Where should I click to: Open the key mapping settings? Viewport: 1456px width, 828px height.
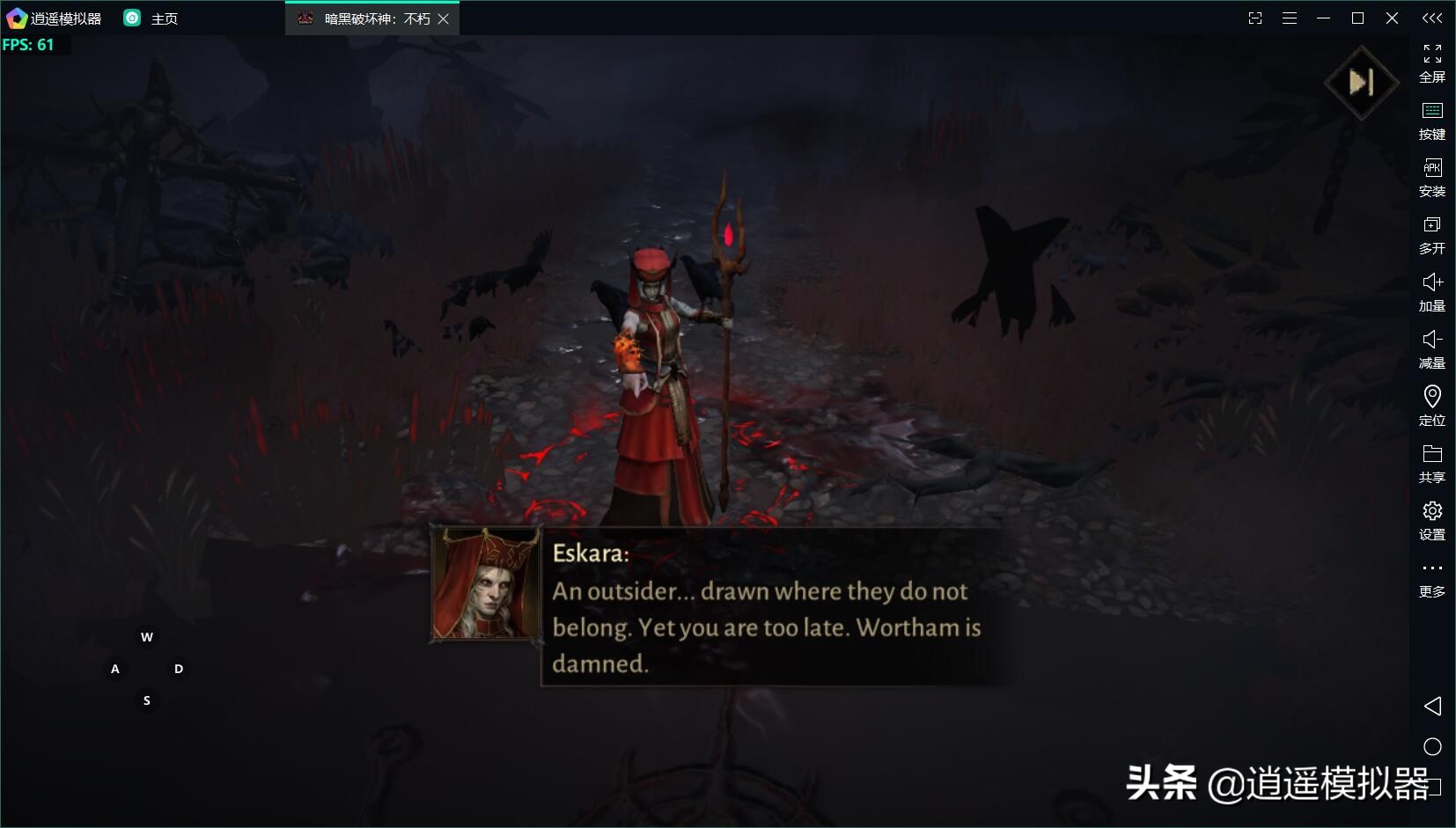click(x=1432, y=121)
